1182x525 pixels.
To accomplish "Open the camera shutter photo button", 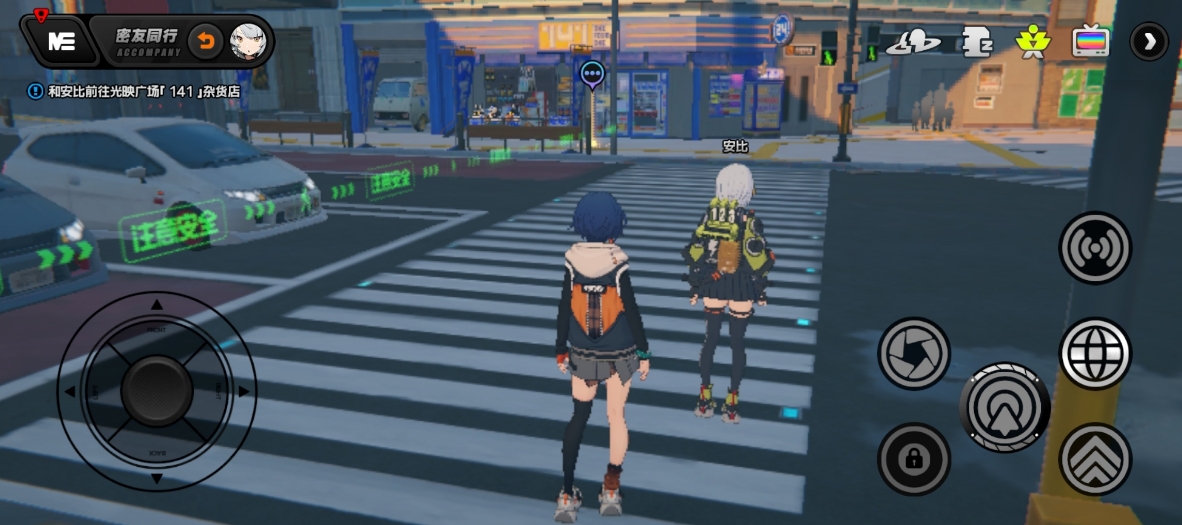I will (914, 353).
